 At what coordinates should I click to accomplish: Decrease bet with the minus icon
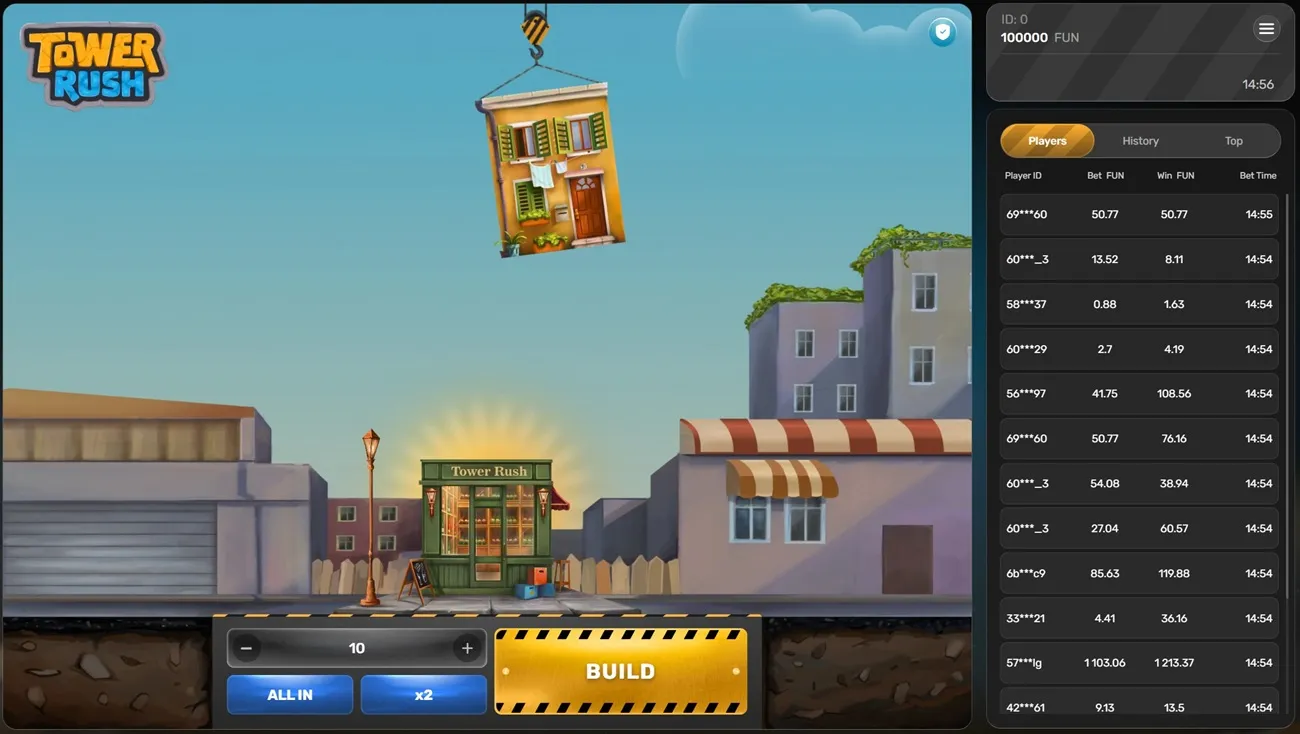pos(246,647)
